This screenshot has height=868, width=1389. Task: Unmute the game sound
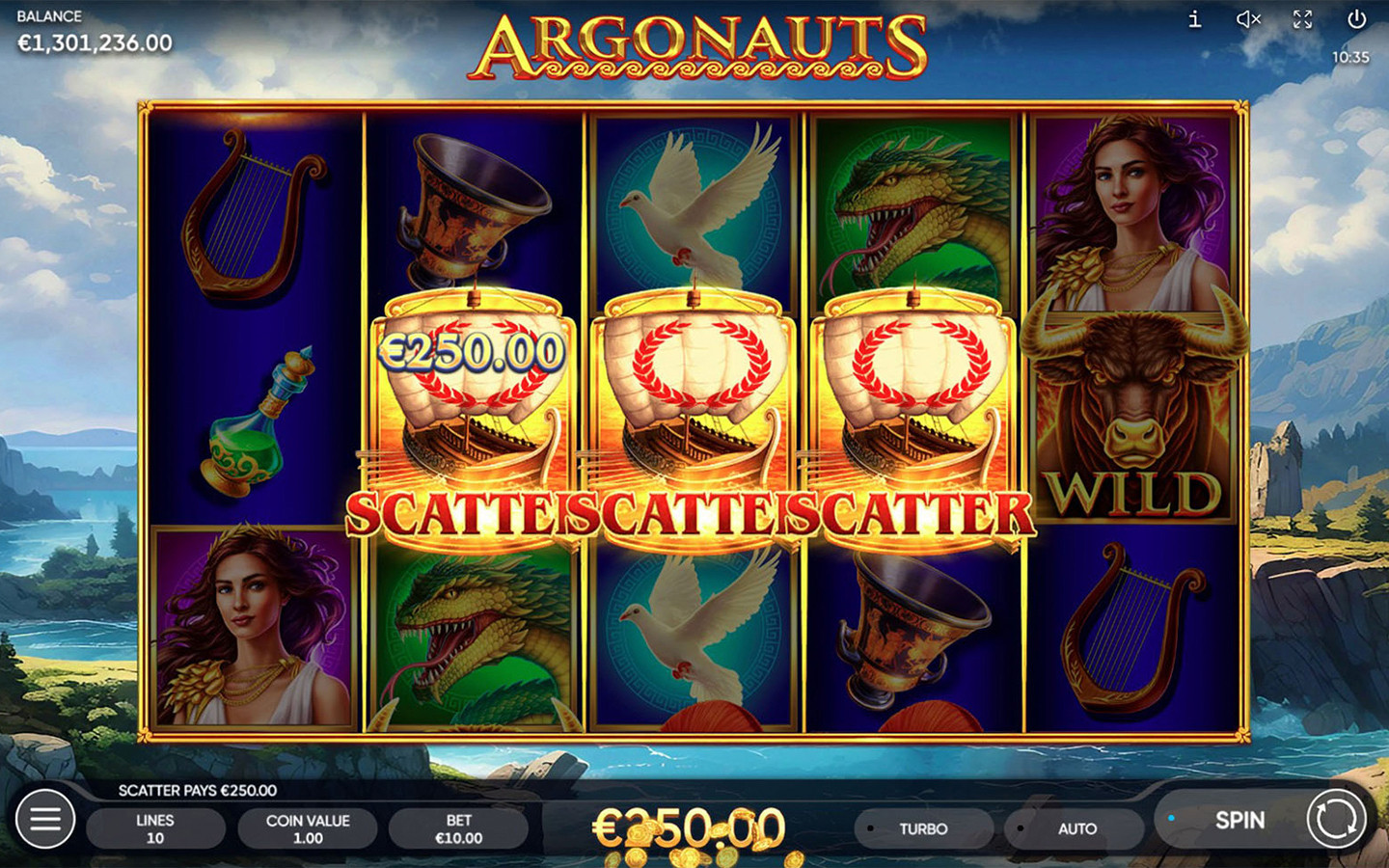1248,17
